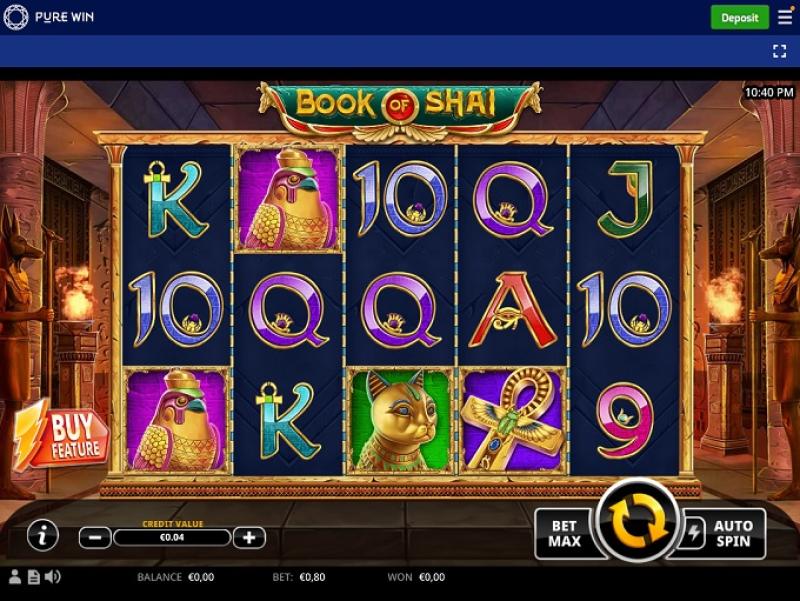Toggle the sound speaker icon
Image resolution: width=800 pixels, height=601 pixels.
point(53,577)
